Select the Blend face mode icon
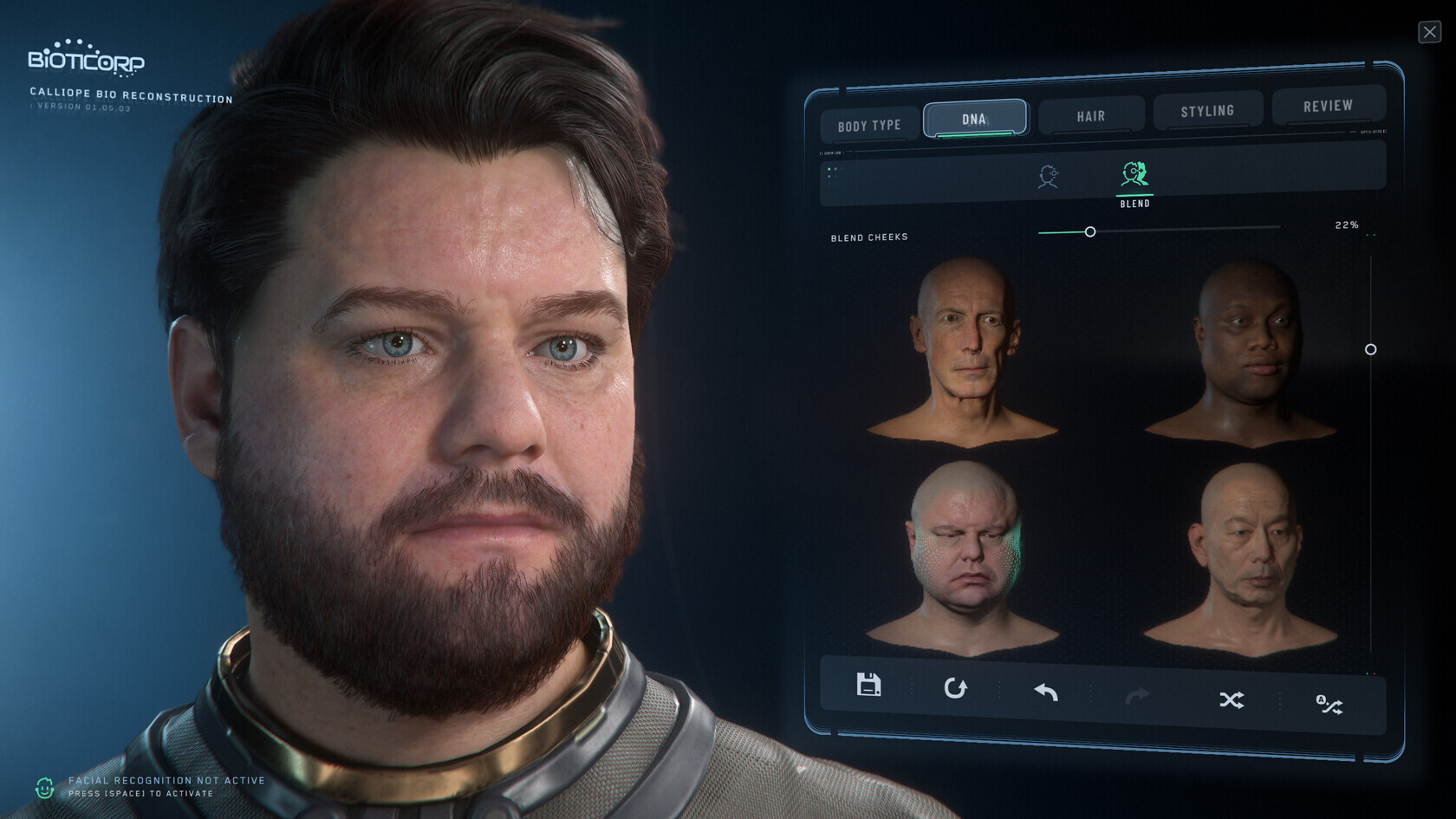 pyautogui.click(x=1134, y=176)
